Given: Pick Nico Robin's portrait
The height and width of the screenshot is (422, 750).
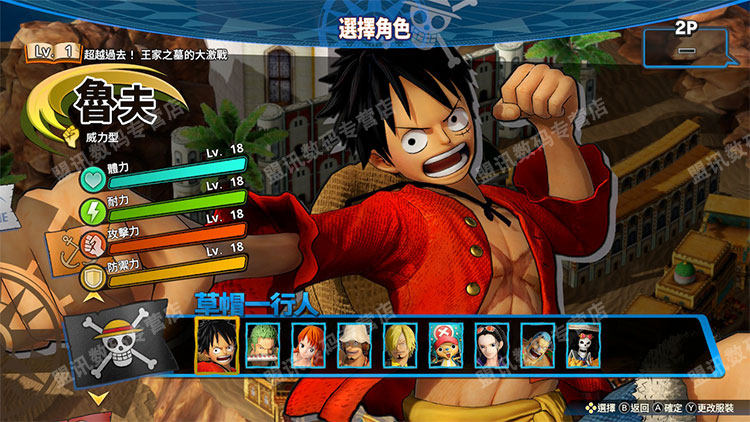Looking at the screenshot, I should click(492, 345).
